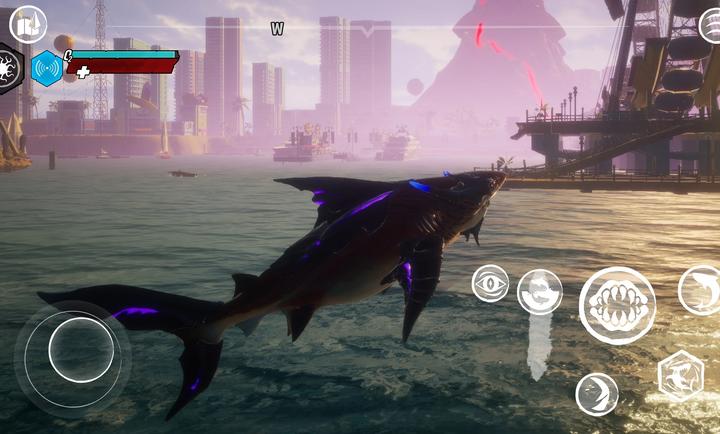Bite with the toothy jaws button
720x434 pixels.
[x=617, y=305]
